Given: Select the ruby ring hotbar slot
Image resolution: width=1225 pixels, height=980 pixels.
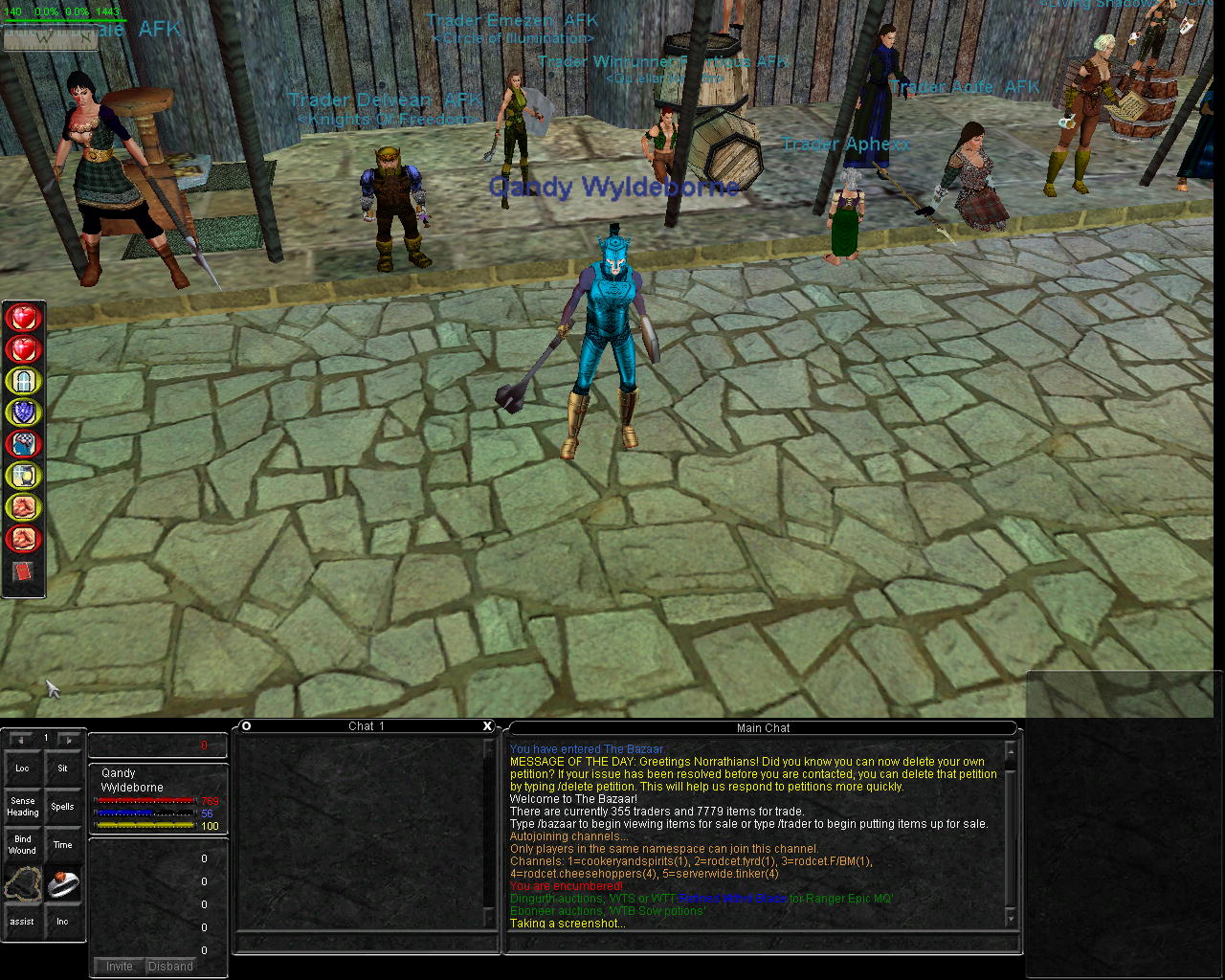Looking at the screenshot, I should (62, 883).
